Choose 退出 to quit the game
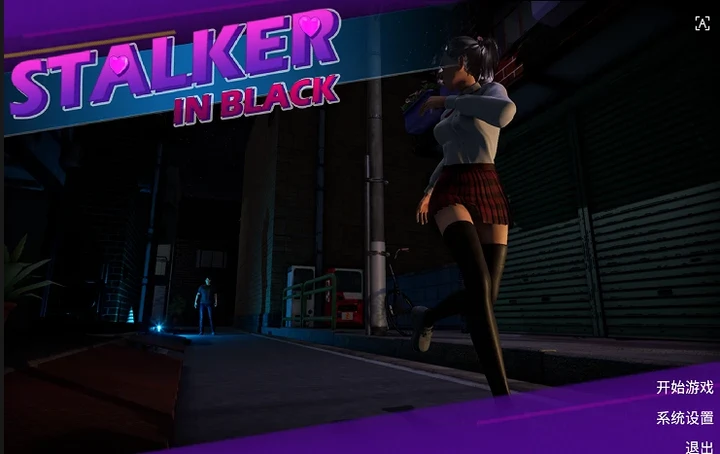 (x=698, y=446)
